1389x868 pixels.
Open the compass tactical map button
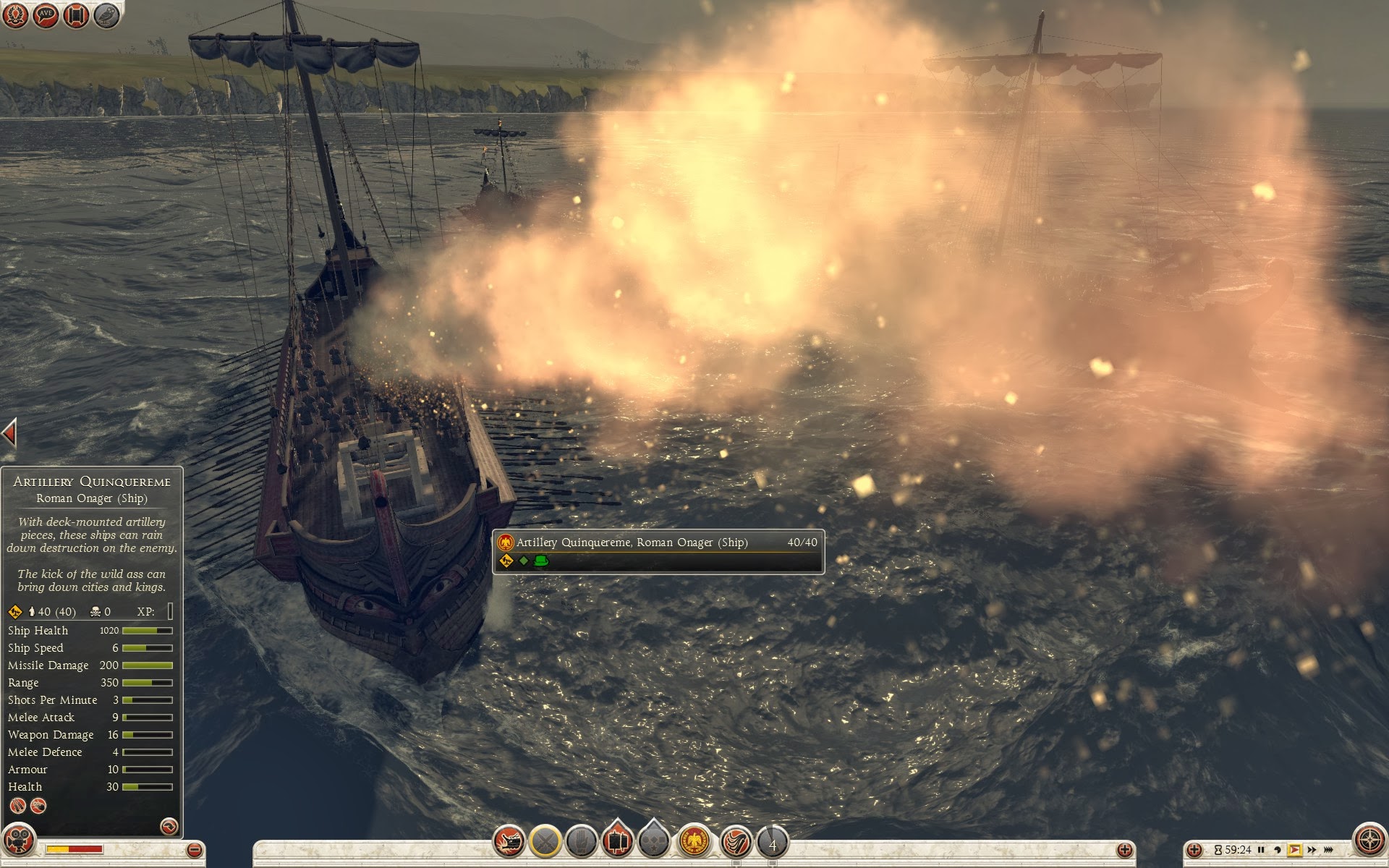click(1369, 841)
